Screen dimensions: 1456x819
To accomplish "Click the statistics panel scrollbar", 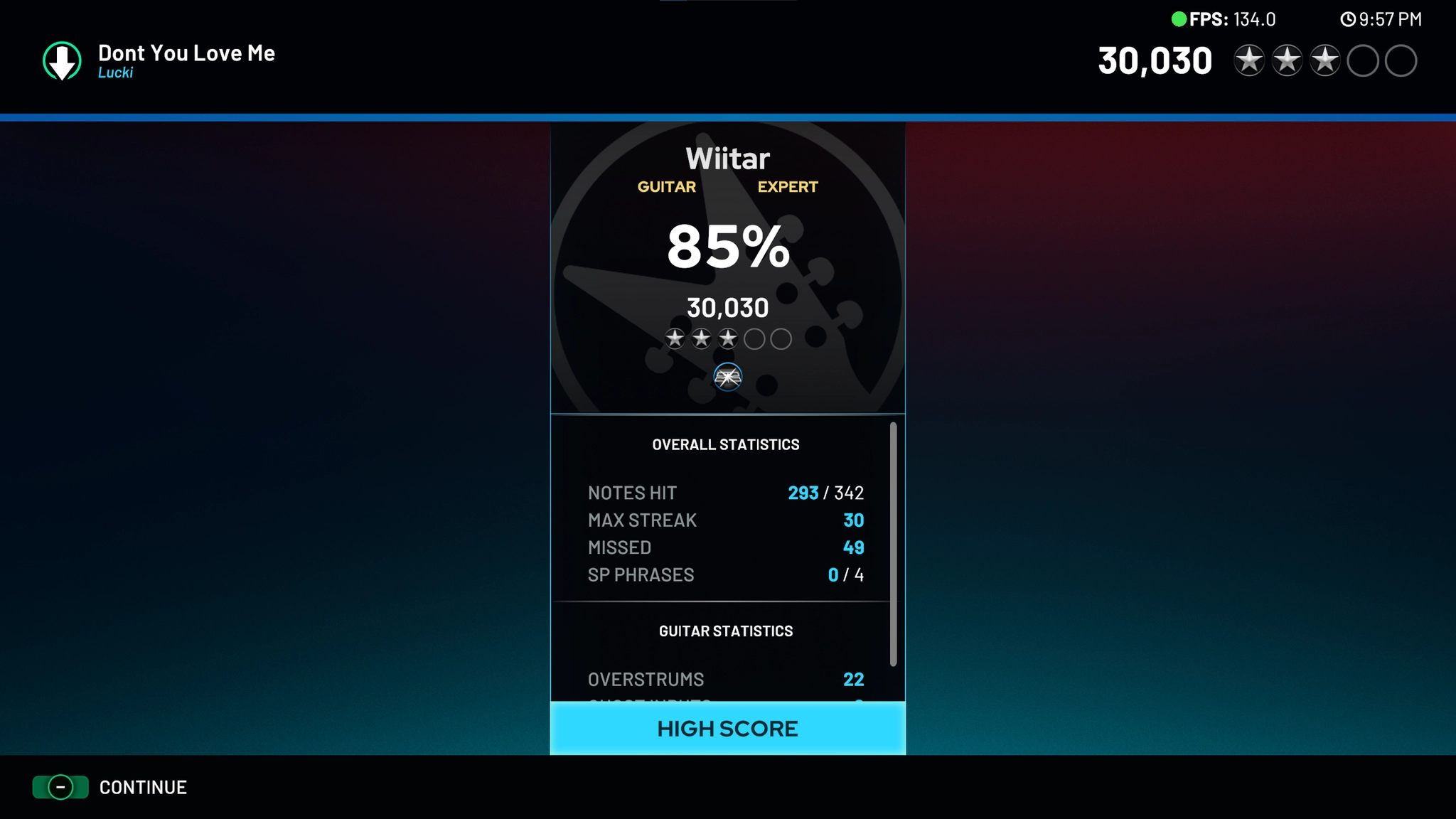I will (893, 545).
